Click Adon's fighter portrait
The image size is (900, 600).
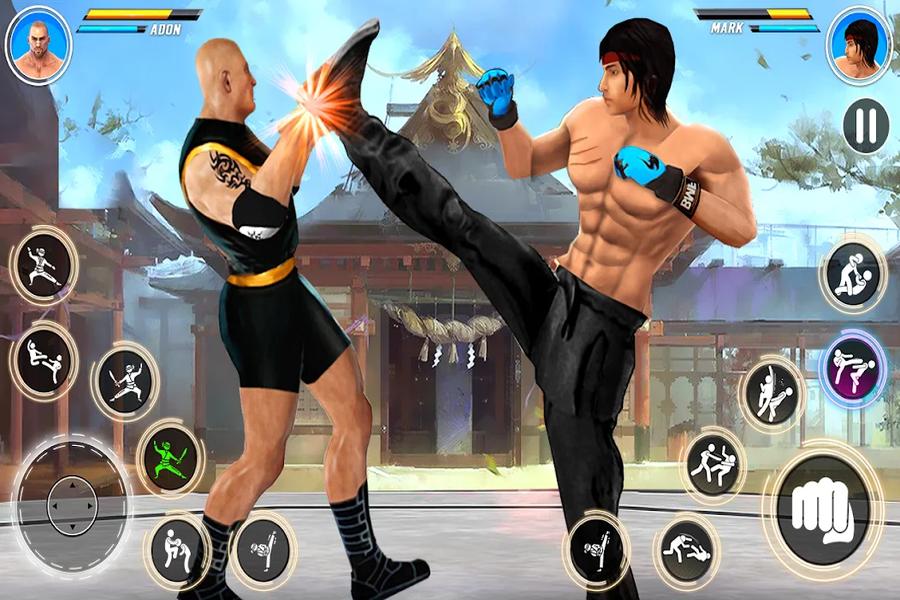click(x=38, y=45)
